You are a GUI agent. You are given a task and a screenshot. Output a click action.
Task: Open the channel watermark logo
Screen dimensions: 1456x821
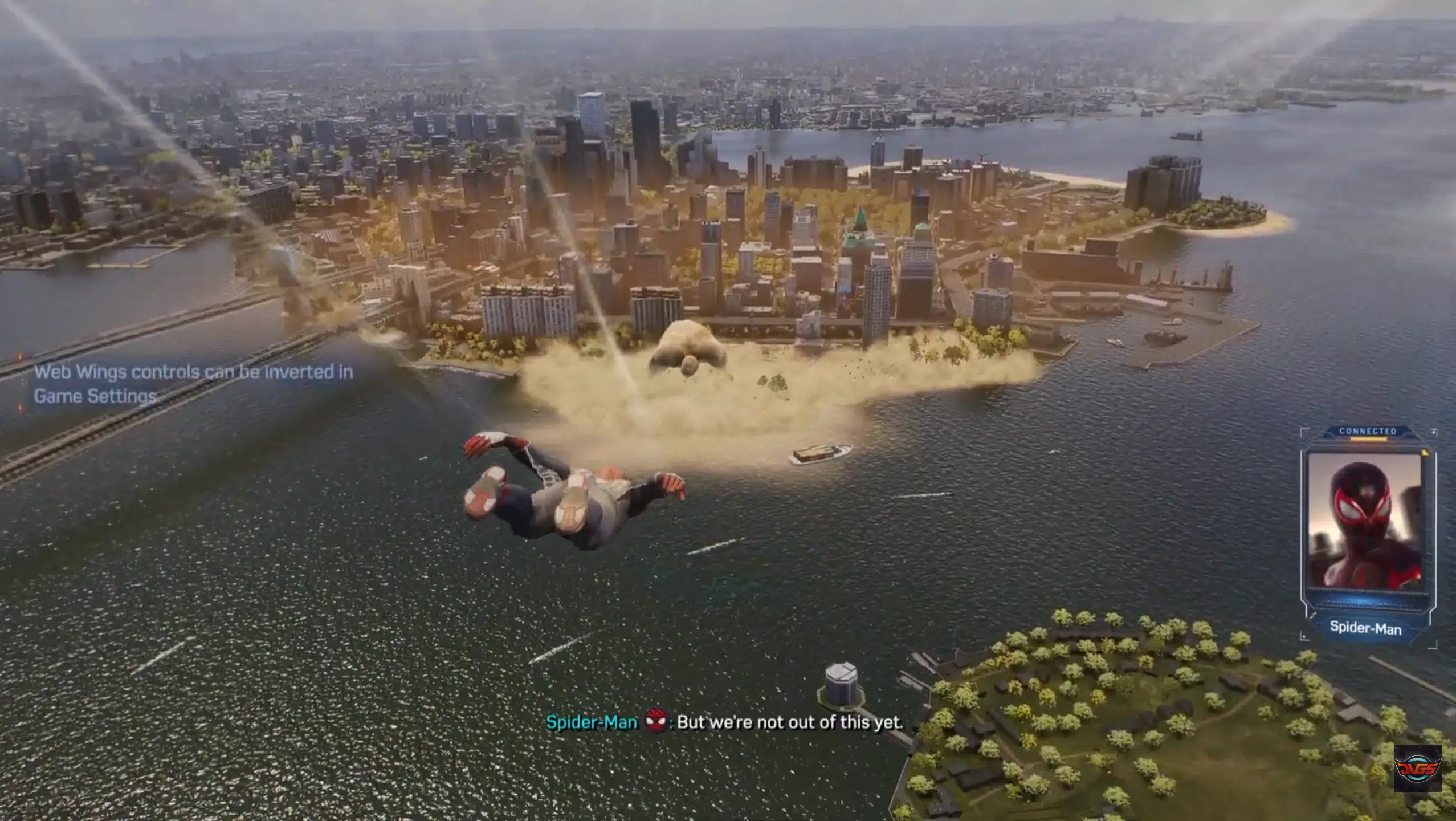click(x=1417, y=768)
